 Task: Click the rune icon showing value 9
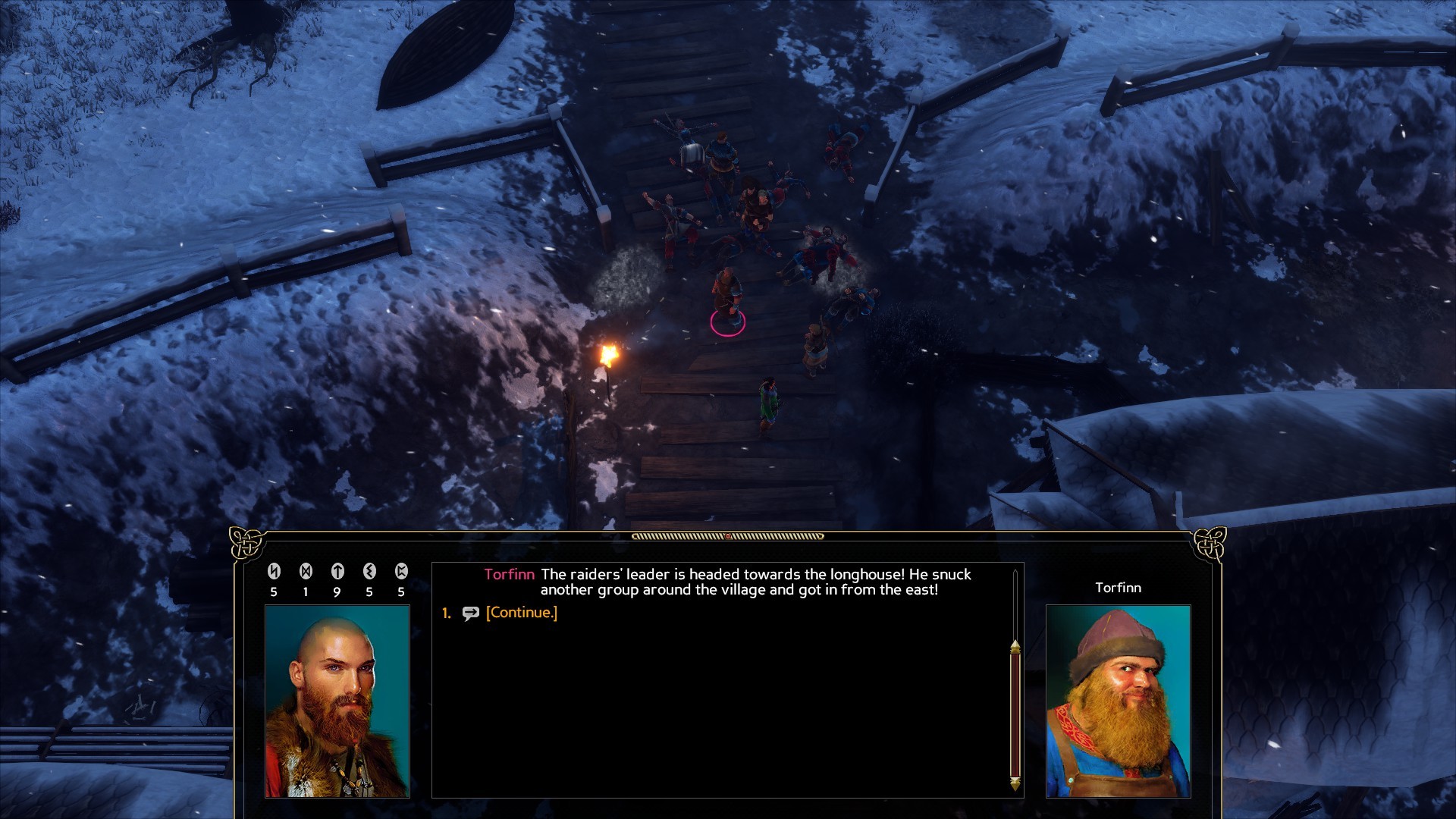(x=337, y=572)
